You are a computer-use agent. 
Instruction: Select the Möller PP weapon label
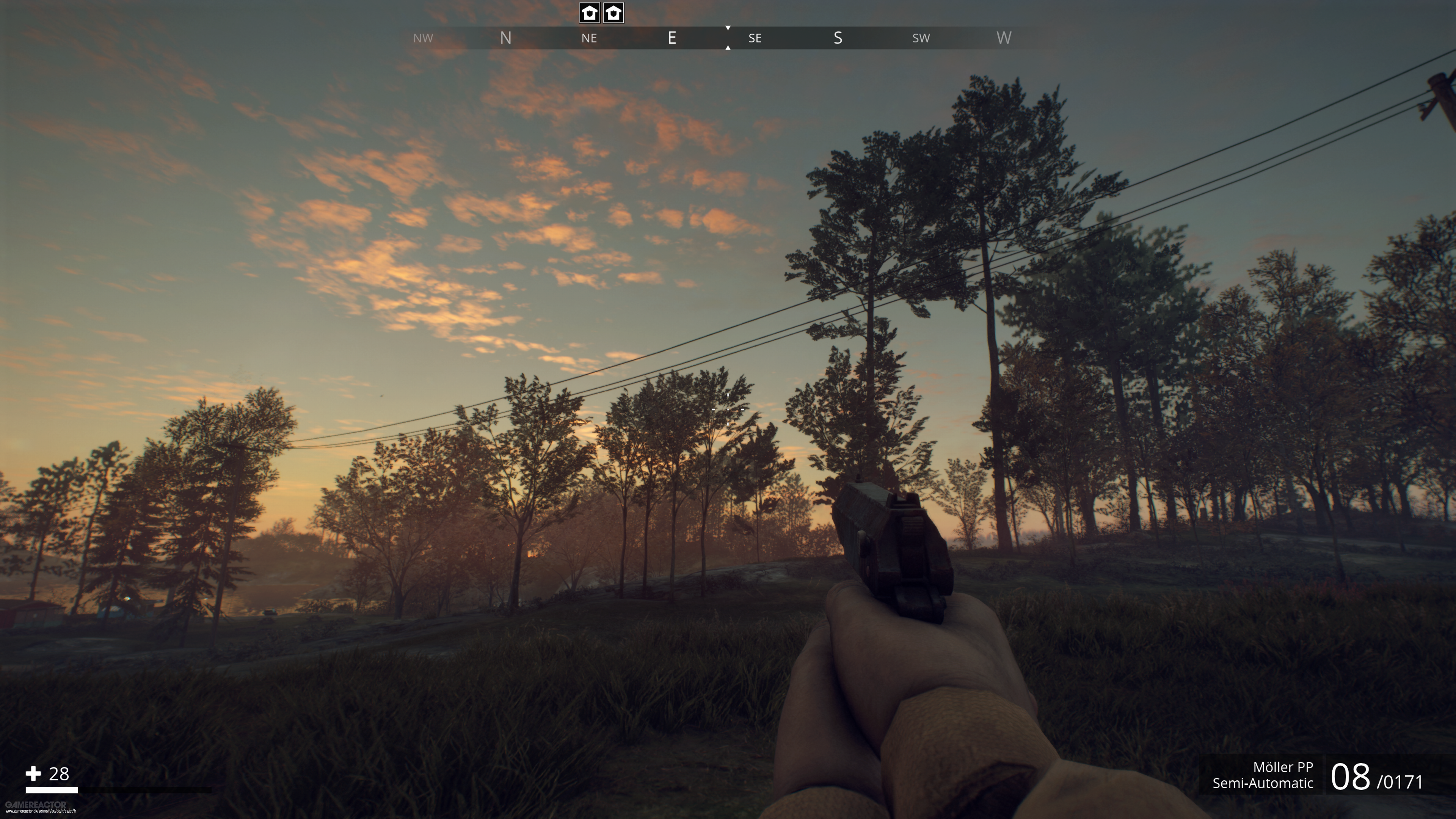pyautogui.click(x=1282, y=767)
